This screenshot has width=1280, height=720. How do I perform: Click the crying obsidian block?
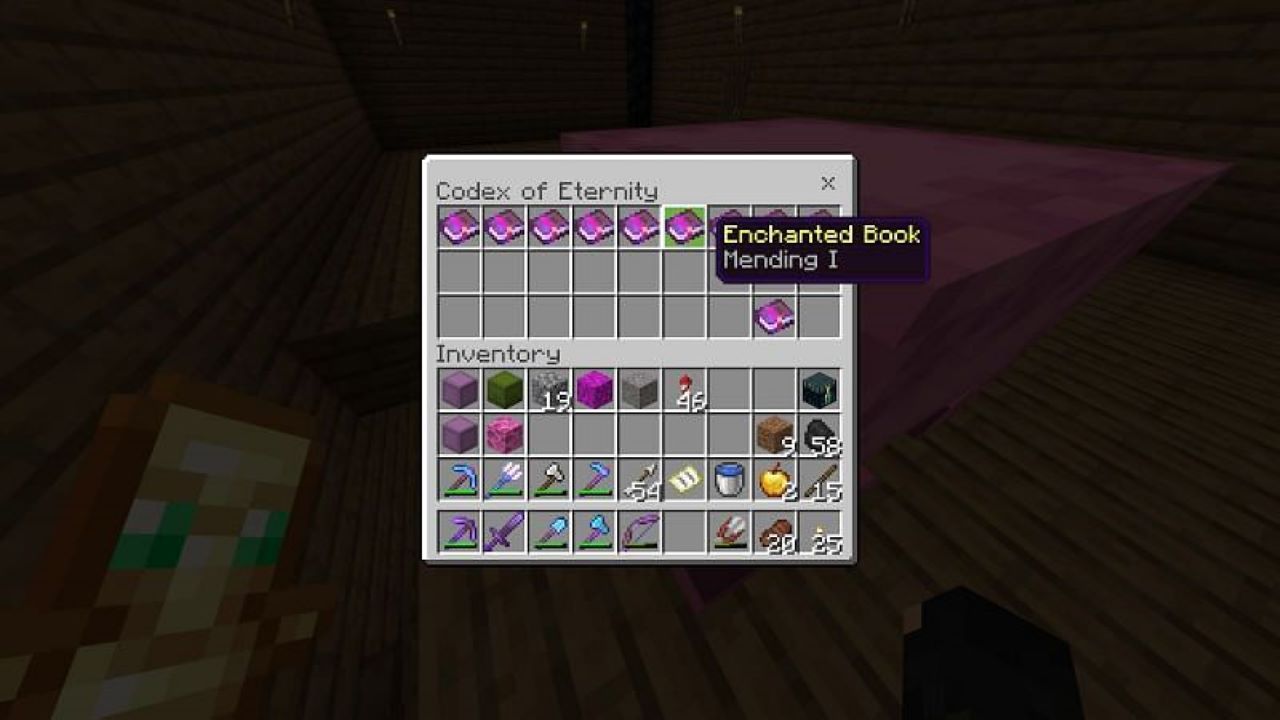817,388
